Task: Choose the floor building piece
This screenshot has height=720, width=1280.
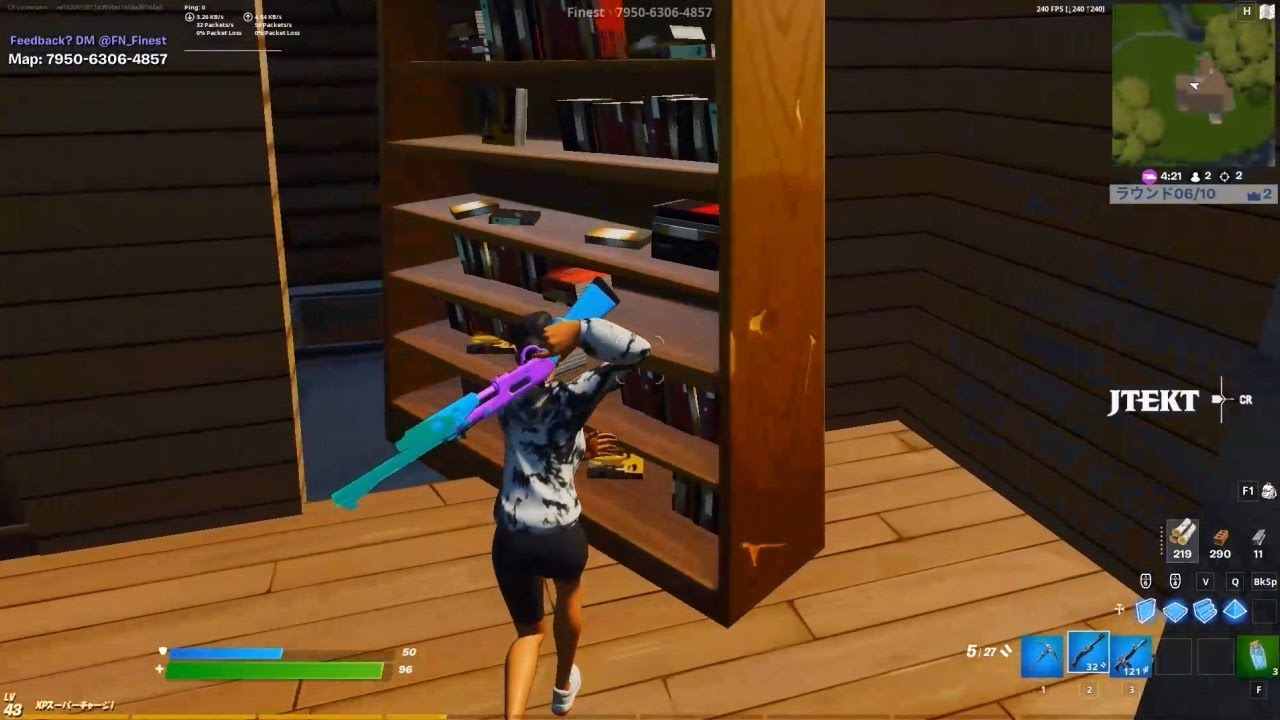Action: [1175, 610]
